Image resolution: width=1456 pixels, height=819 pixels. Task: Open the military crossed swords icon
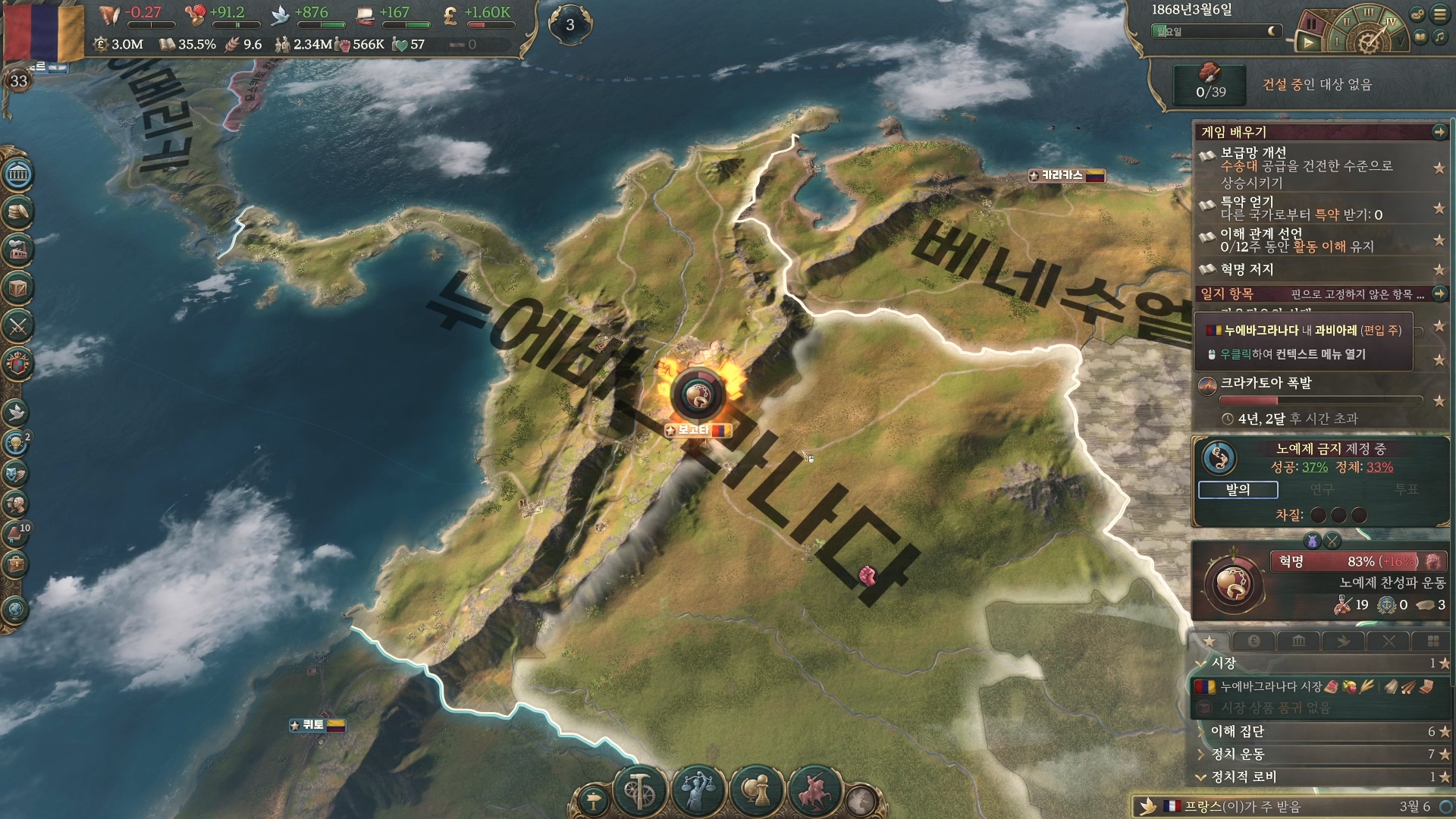18,326
